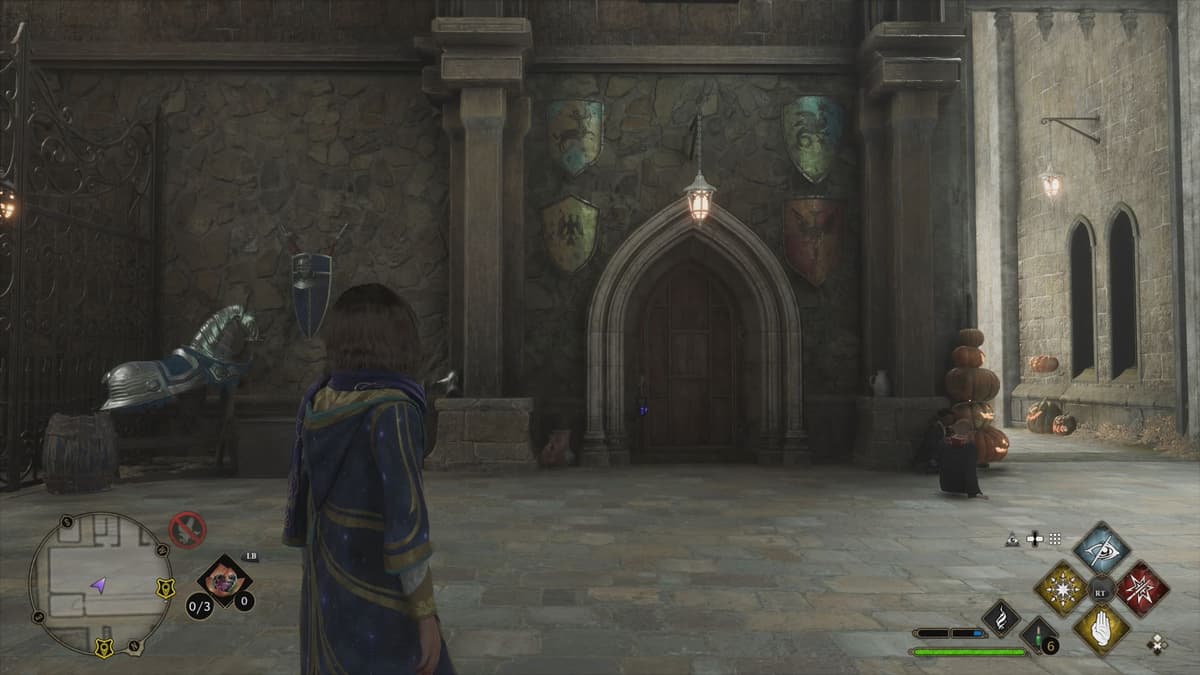This screenshot has height=675, width=1200.
Task: Select the combat tool plant item
Action: [223, 581]
